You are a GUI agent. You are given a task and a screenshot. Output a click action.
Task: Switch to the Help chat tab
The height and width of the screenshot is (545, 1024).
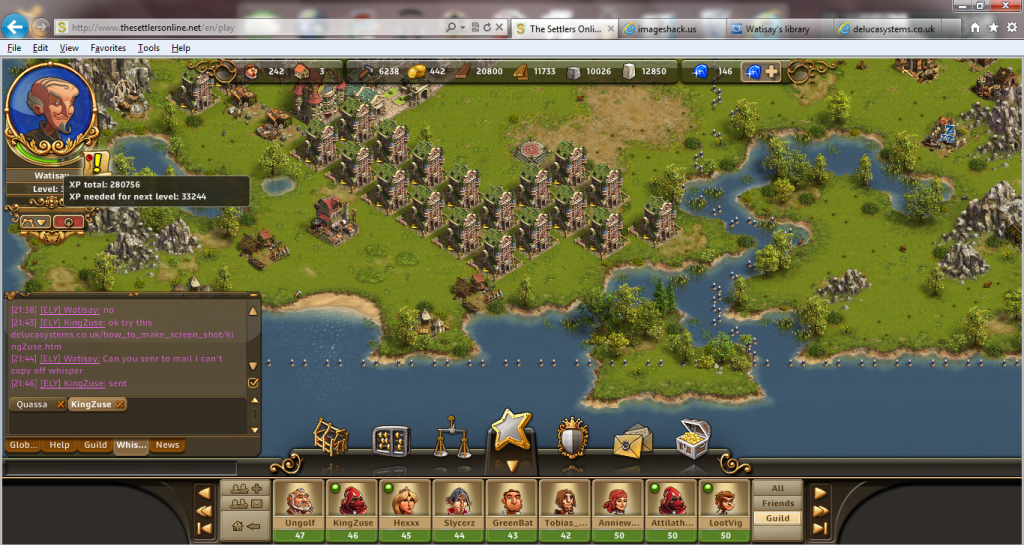point(60,445)
